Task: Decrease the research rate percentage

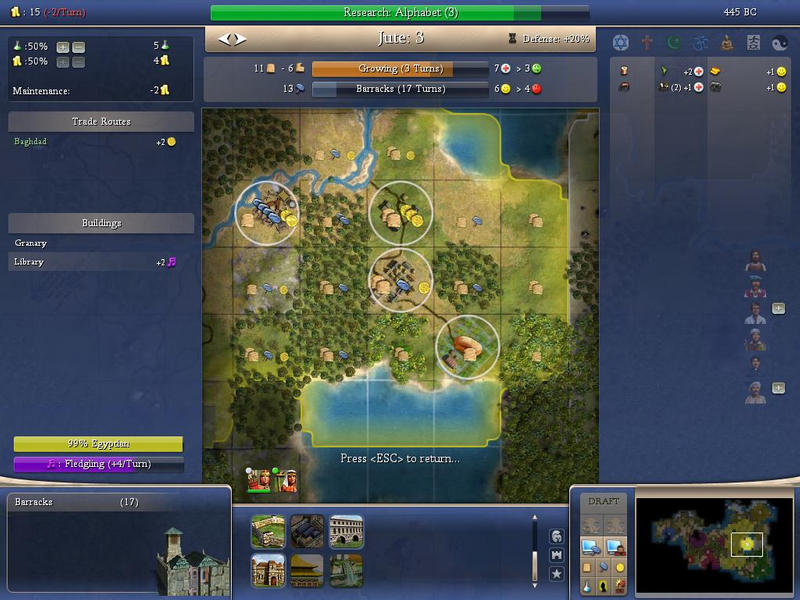Action: 79,47
